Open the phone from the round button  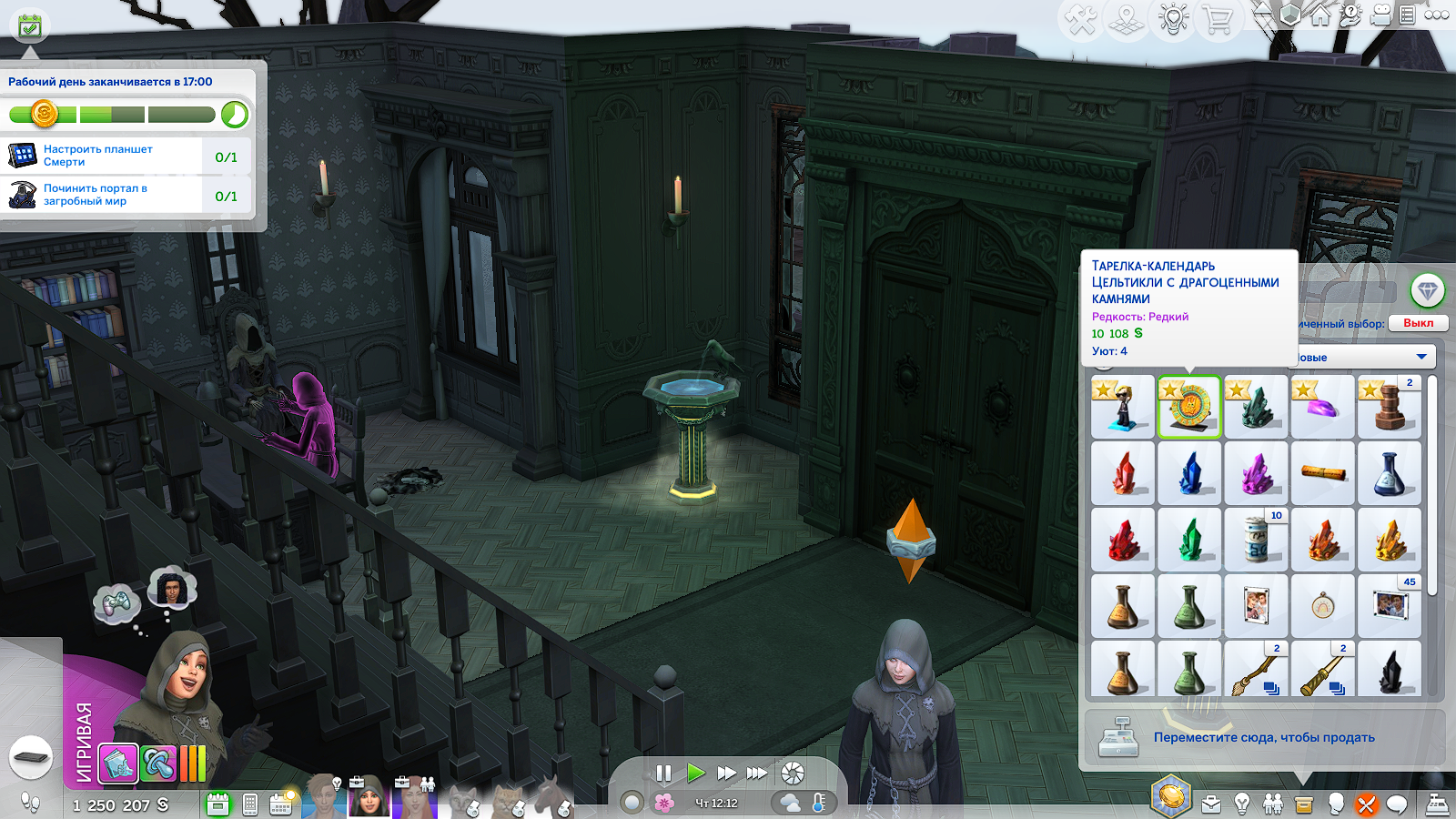tap(31, 757)
